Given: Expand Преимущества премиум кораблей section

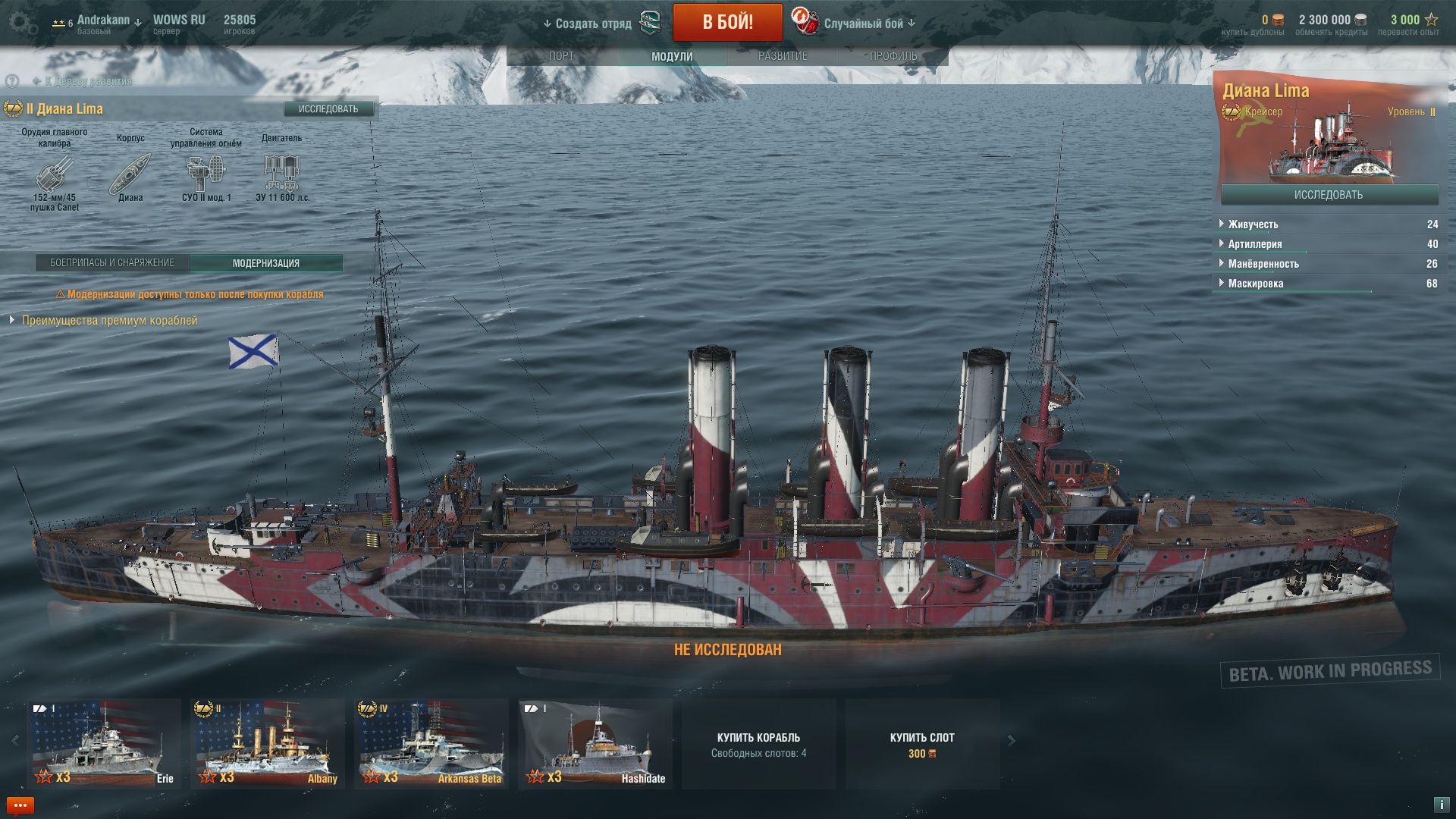Looking at the screenshot, I should [109, 321].
